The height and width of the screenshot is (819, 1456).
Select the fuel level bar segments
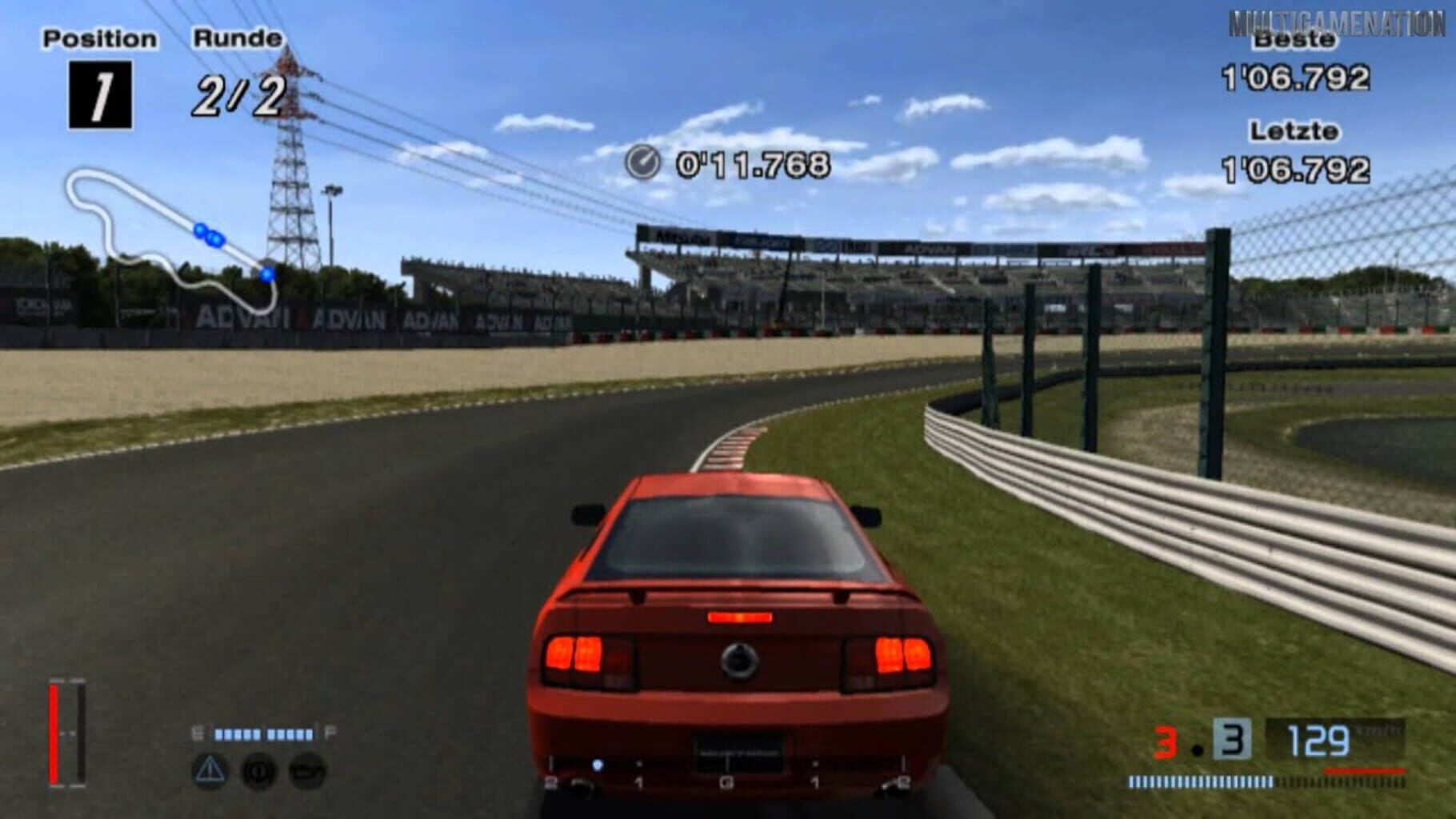tap(262, 732)
